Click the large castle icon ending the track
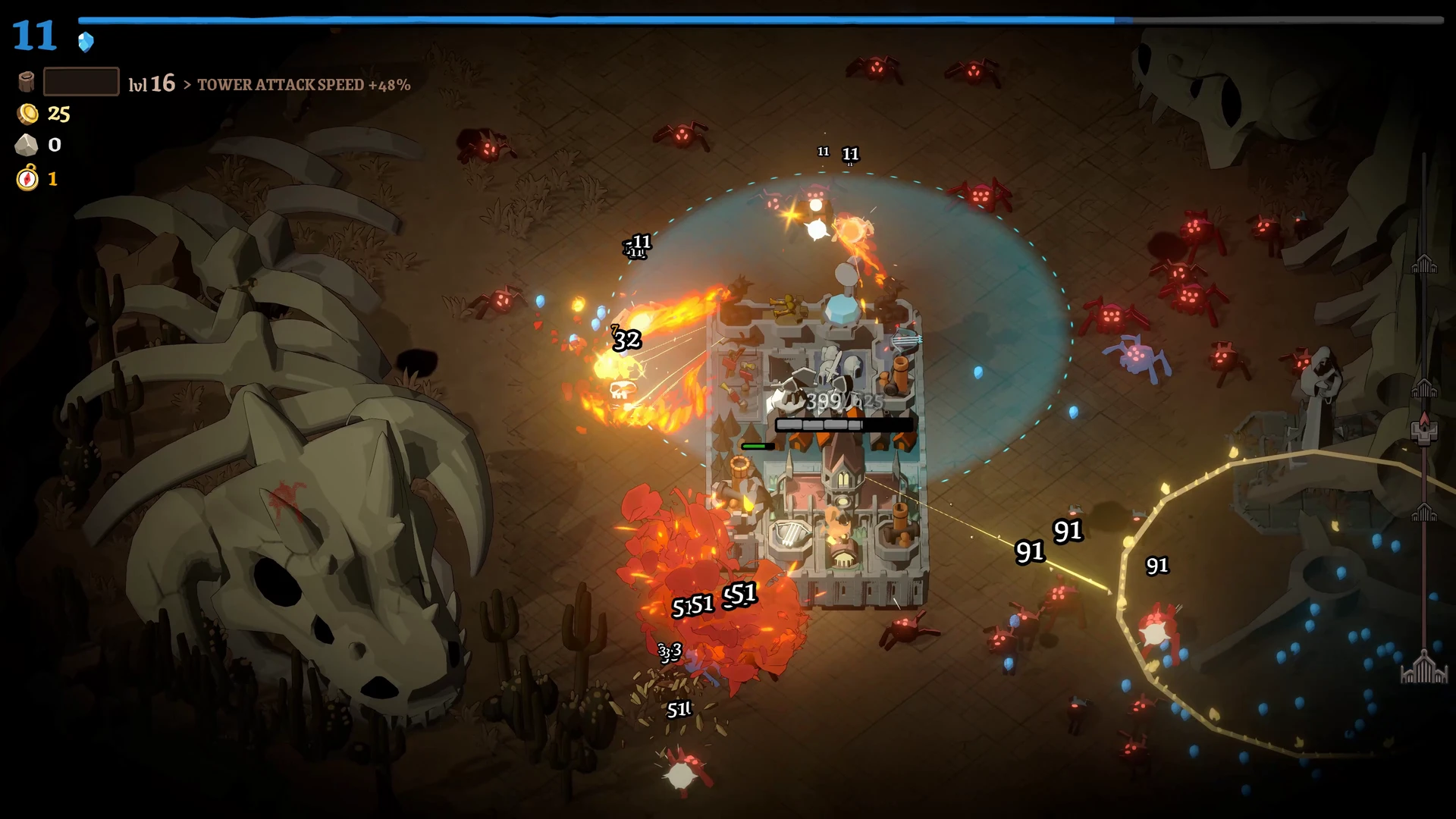 tap(1423, 669)
